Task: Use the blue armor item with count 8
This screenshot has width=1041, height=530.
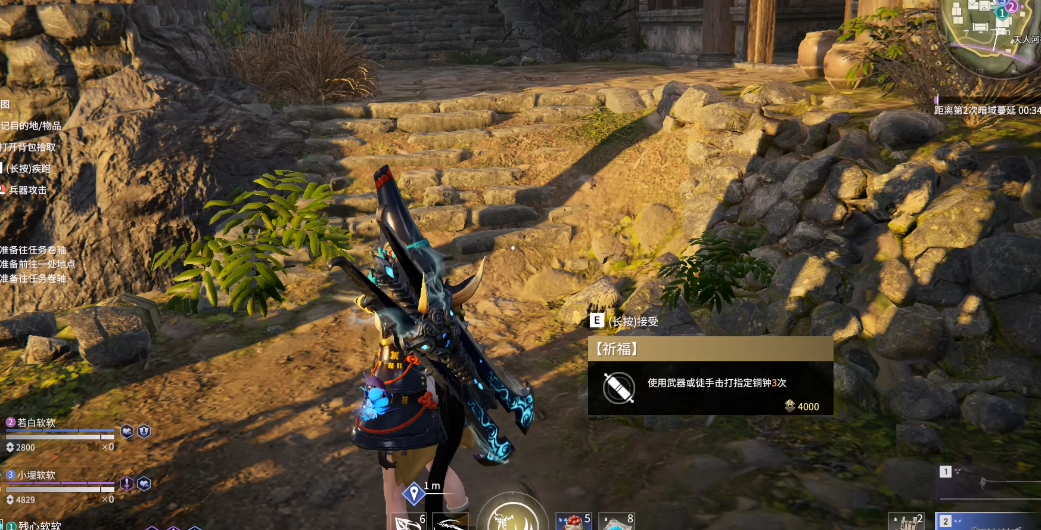Action: [x=614, y=521]
